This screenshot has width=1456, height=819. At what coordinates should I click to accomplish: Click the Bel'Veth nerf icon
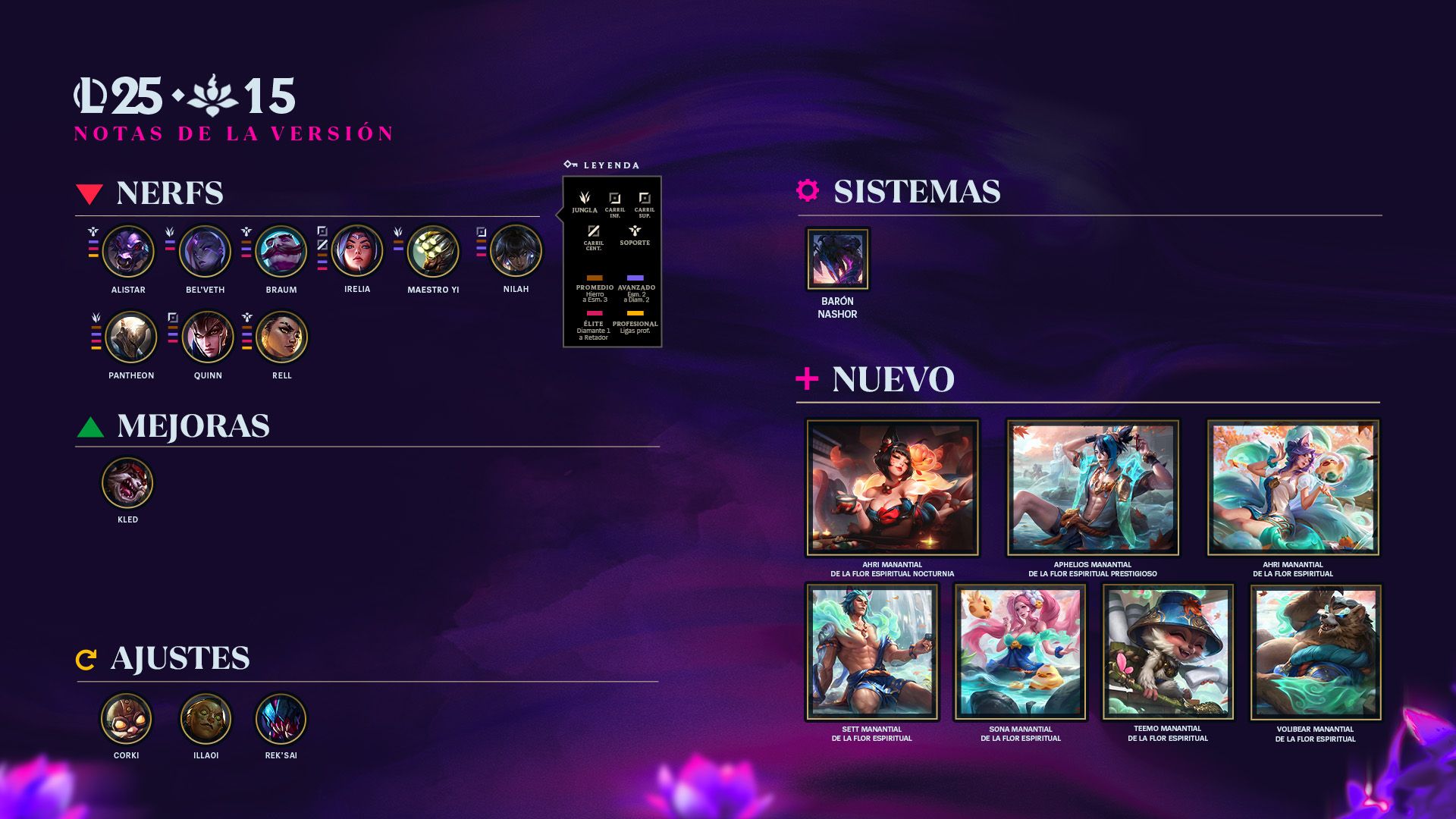205,252
